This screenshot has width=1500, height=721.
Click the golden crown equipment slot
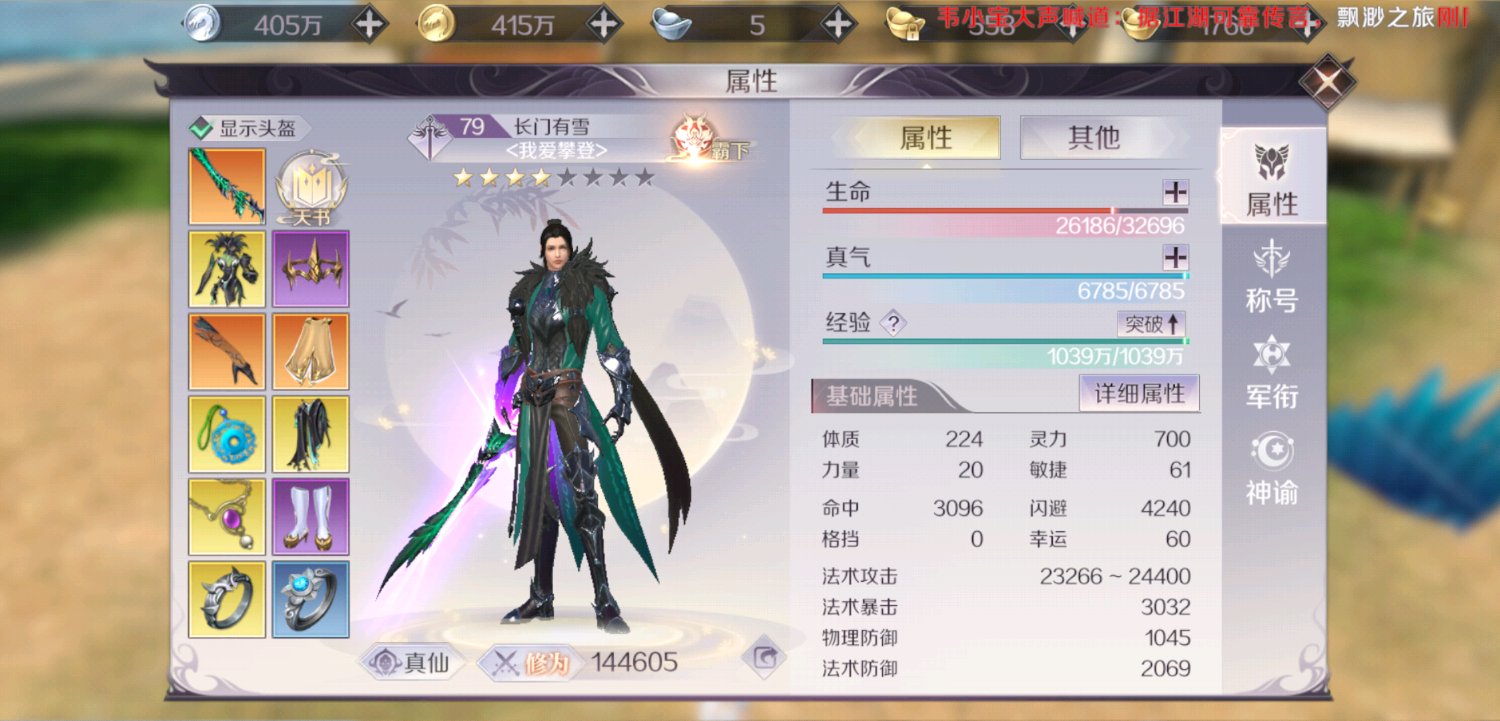coord(310,268)
